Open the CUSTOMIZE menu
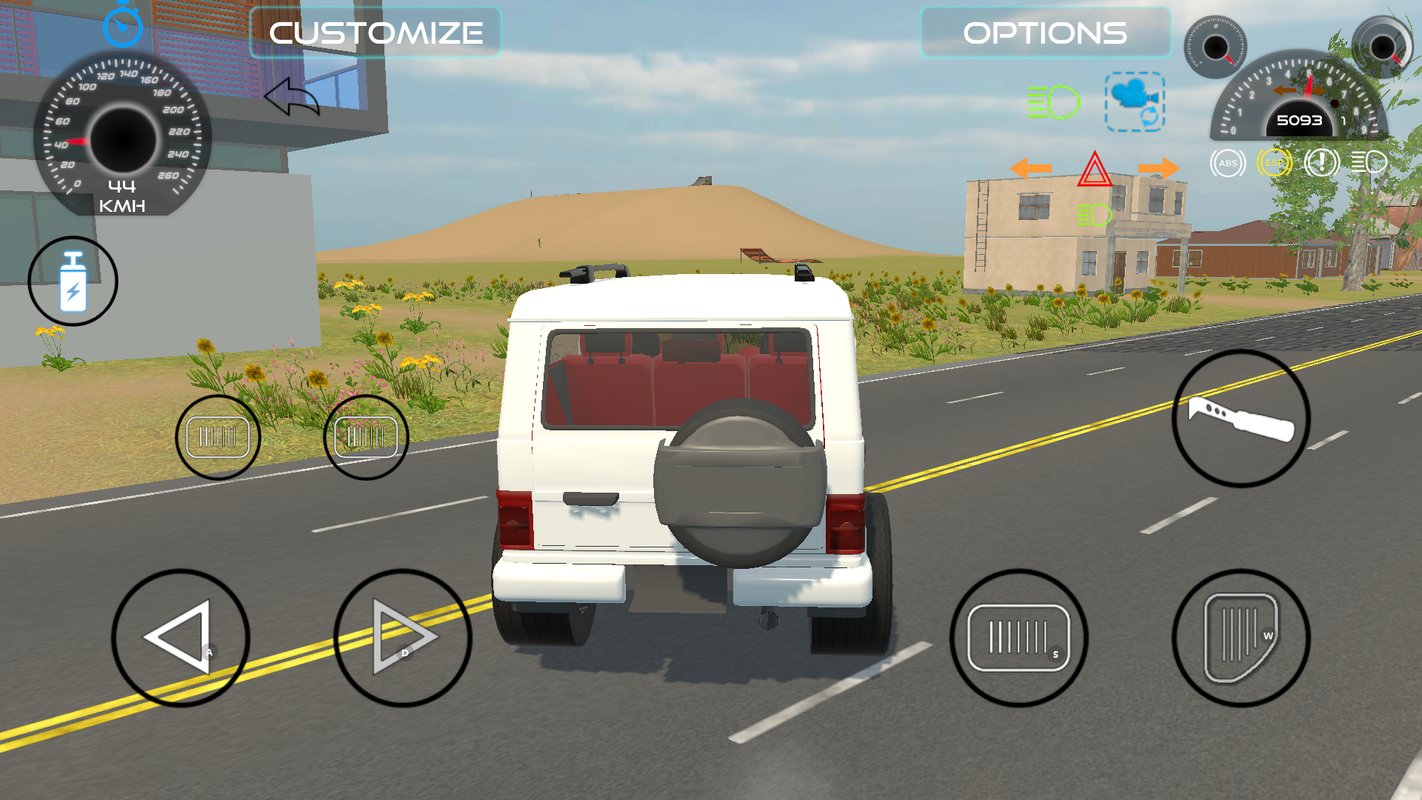This screenshot has height=800, width=1422. pyautogui.click(x=375, y=33)
